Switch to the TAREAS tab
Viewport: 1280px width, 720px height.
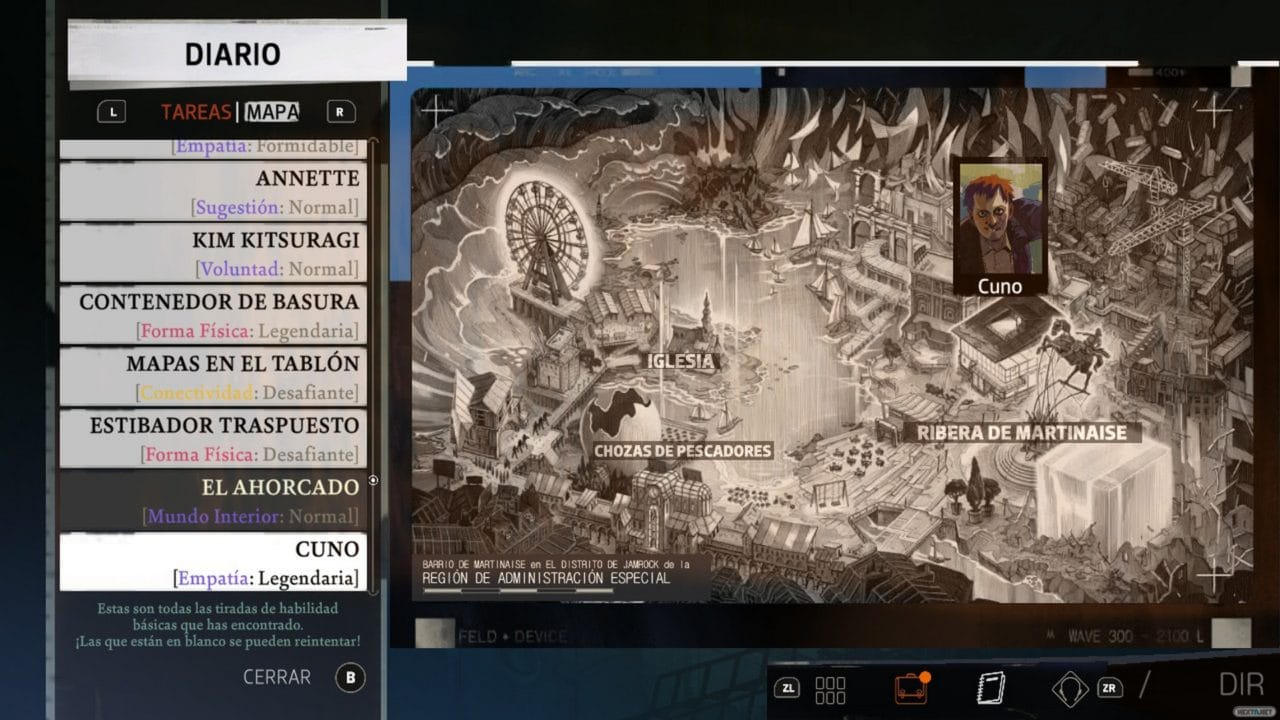[x=196, y=112]
